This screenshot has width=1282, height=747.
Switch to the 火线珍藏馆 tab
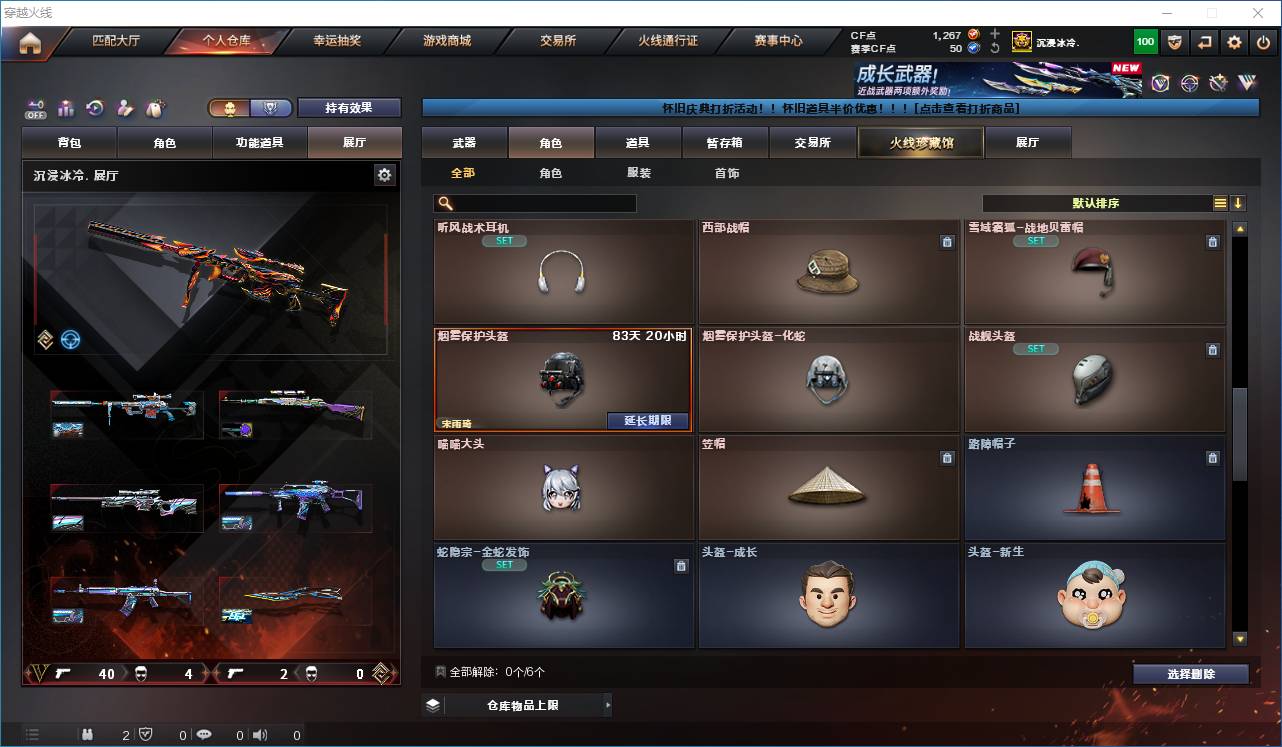point(920,142)
